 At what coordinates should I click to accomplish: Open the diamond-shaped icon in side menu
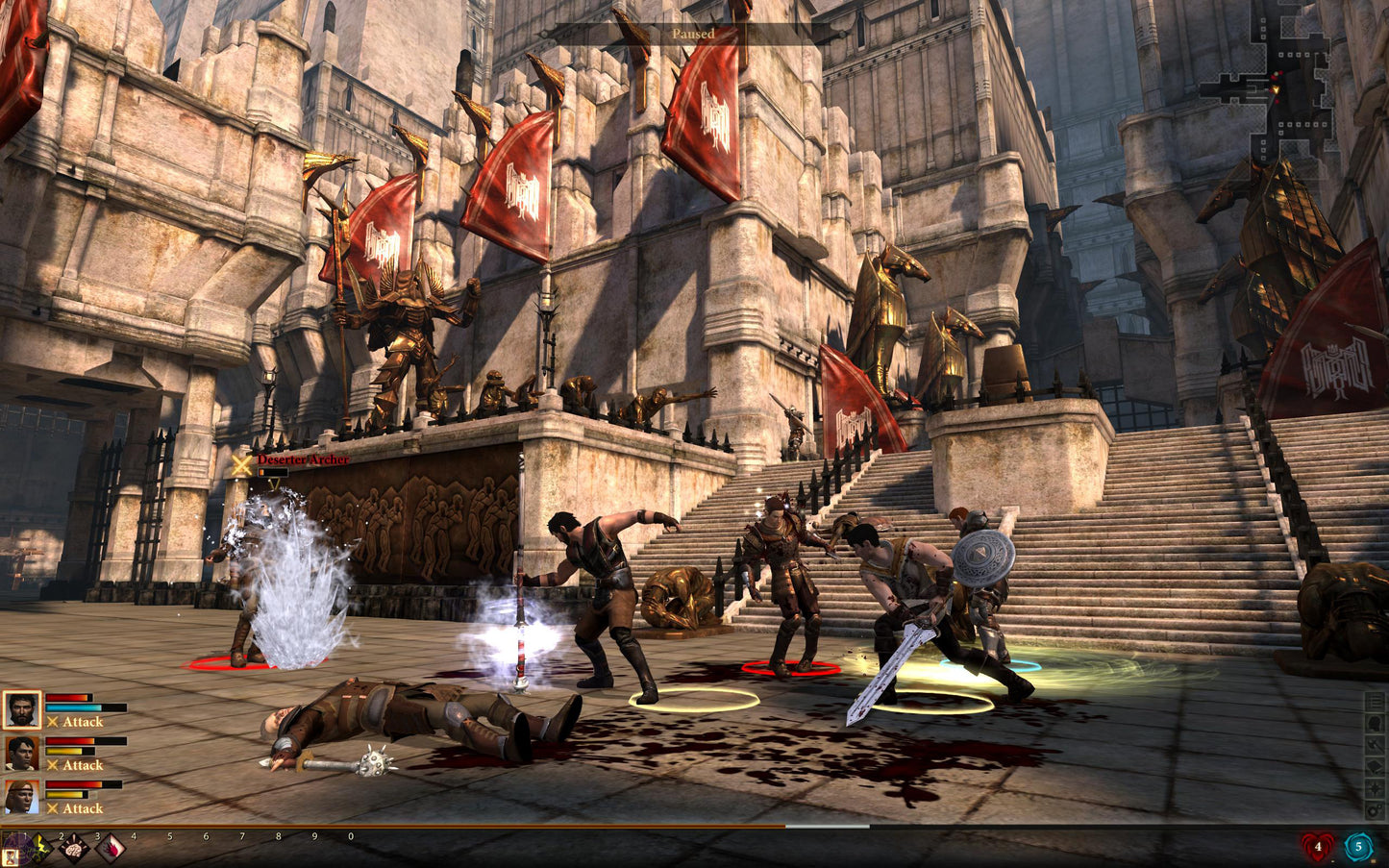click(1375, 767)
